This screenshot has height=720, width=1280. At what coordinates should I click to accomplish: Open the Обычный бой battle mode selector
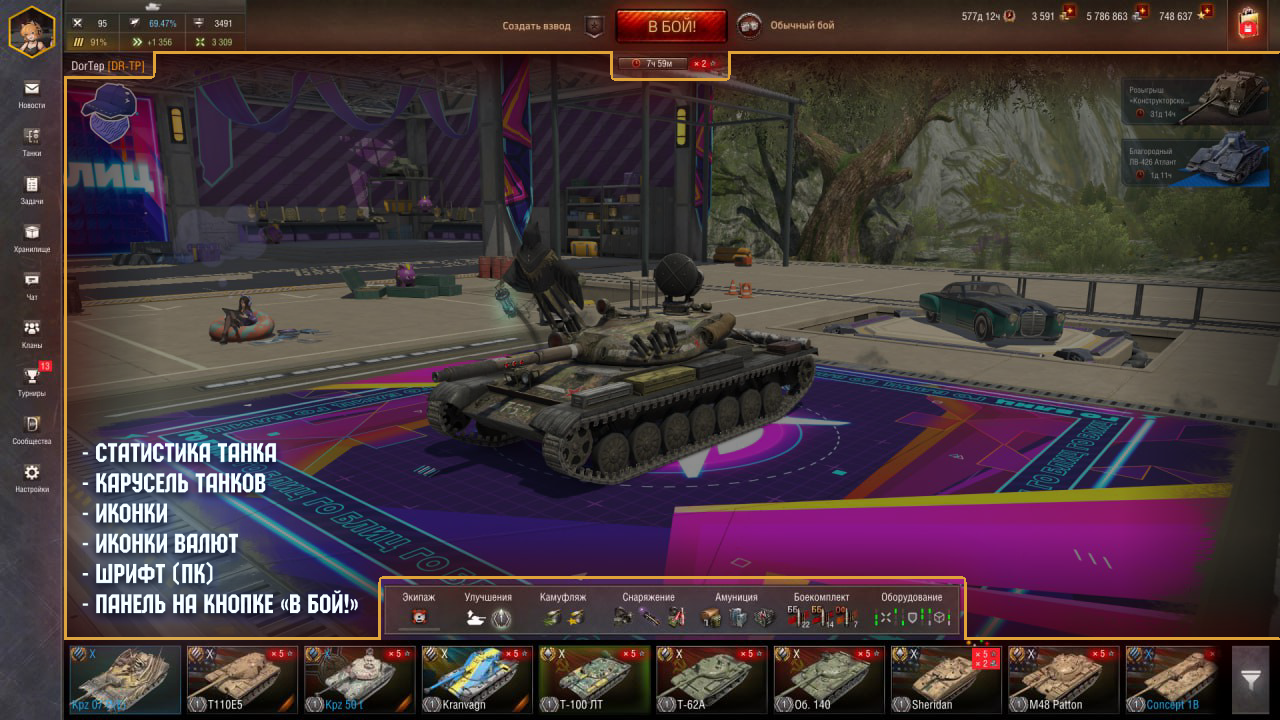tap(788, 26)
